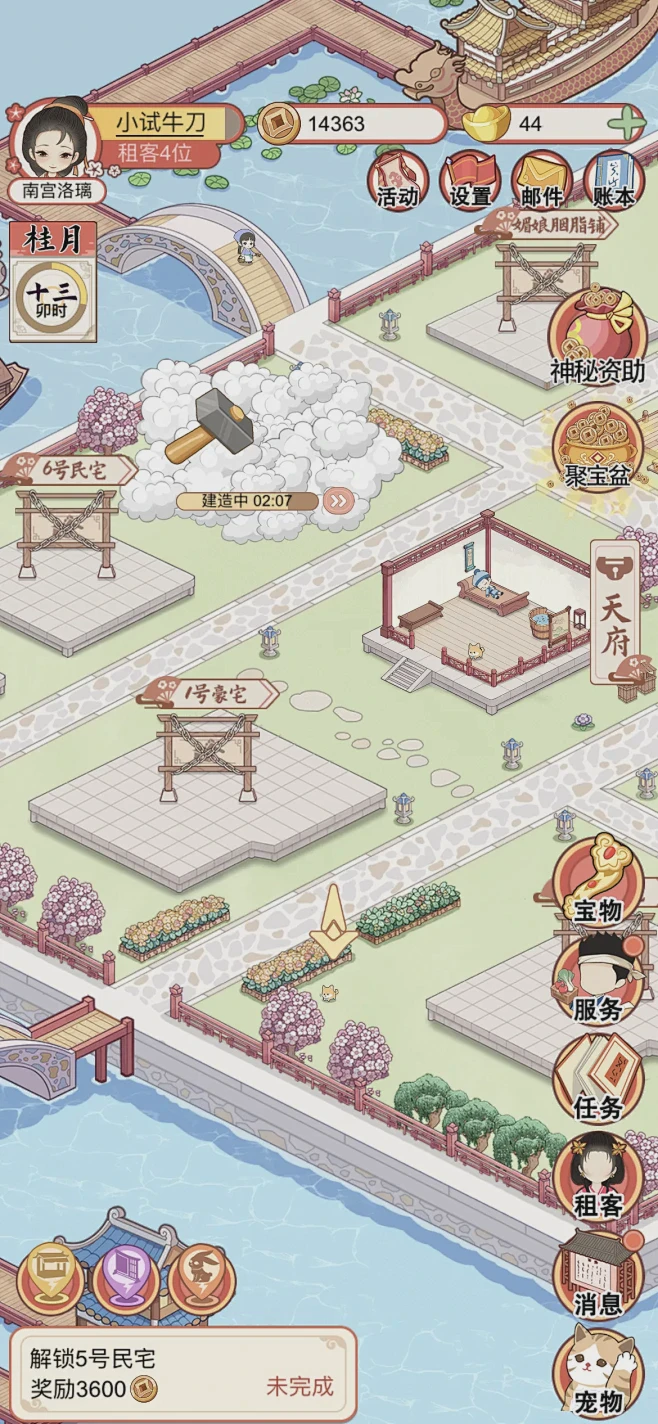Open the 宠物 pets menu
Viewport: 658px width, 1424px height.
tap(598, 1373)
